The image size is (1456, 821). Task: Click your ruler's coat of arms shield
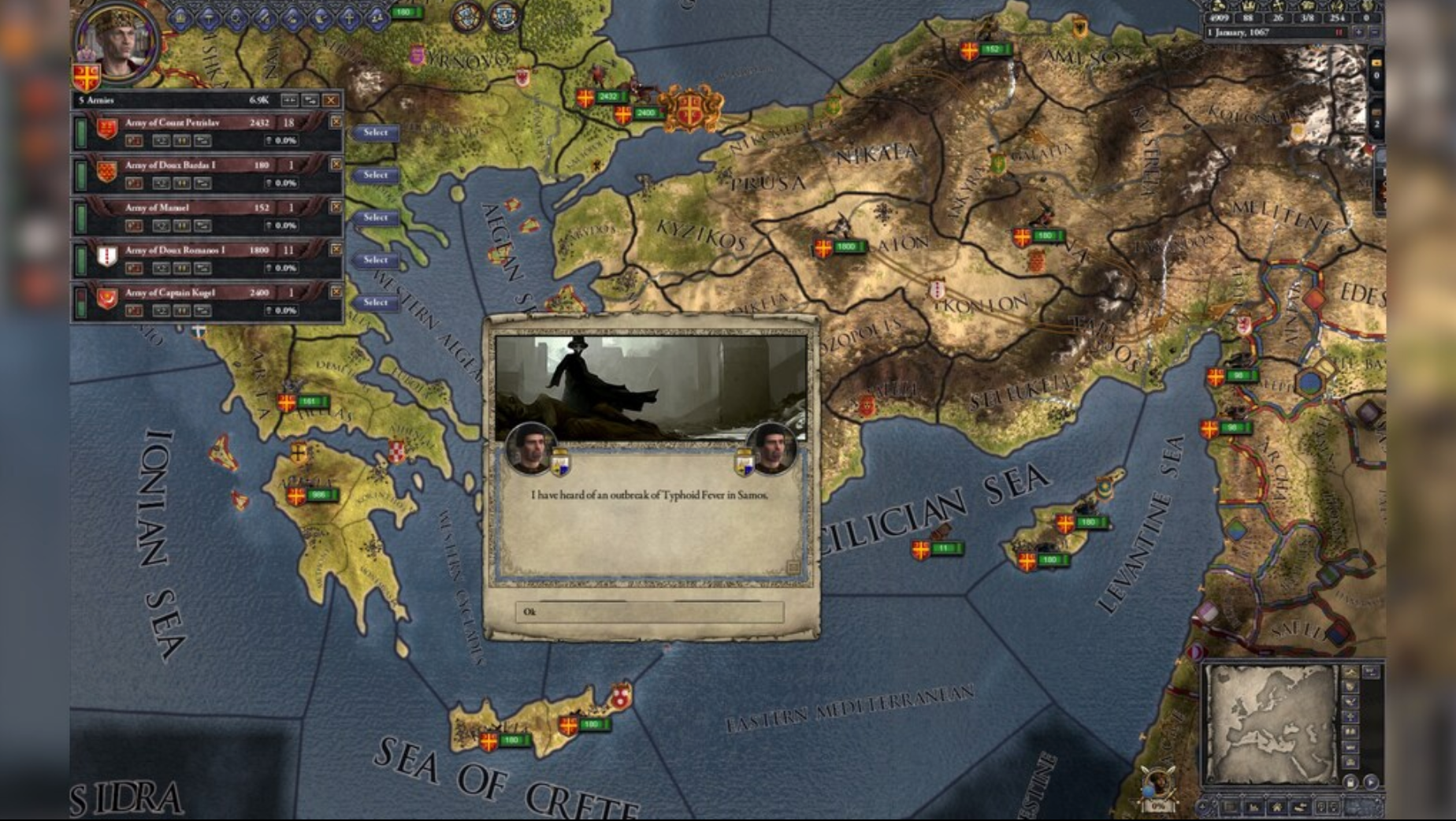pos(87,76)
